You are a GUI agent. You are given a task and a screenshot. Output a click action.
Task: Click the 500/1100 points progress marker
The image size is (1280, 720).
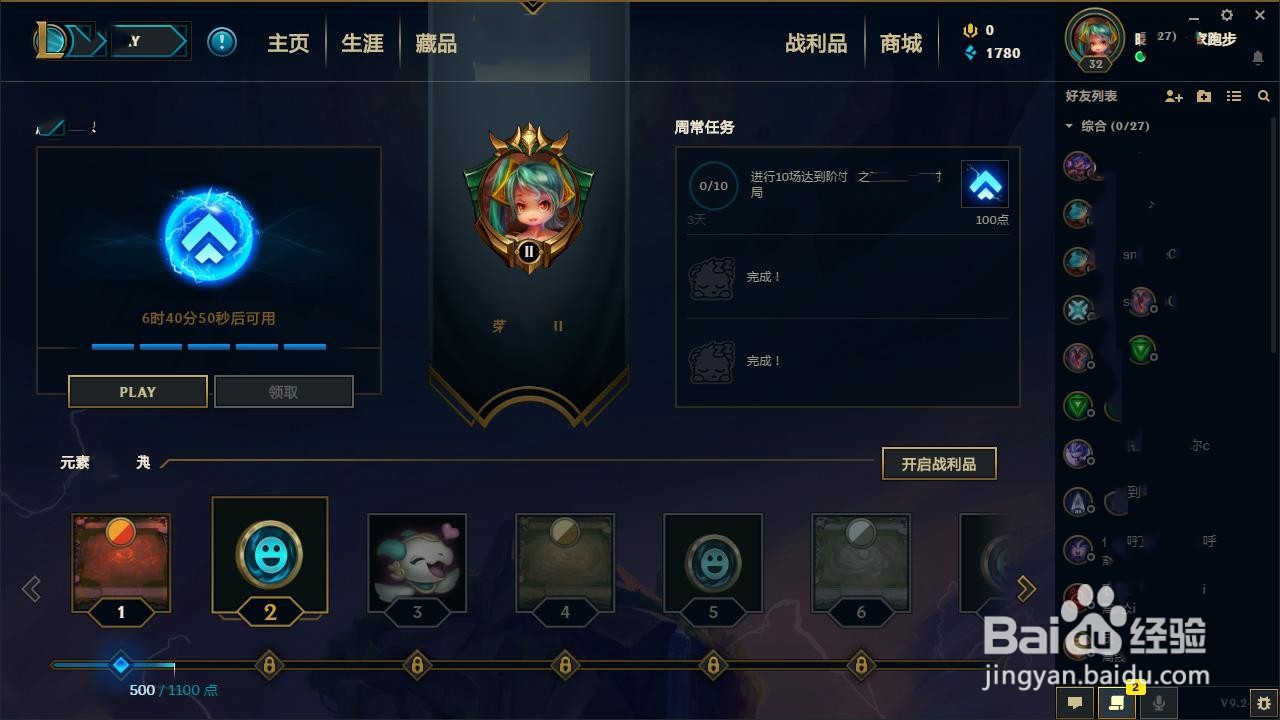[x=121, y=666]
